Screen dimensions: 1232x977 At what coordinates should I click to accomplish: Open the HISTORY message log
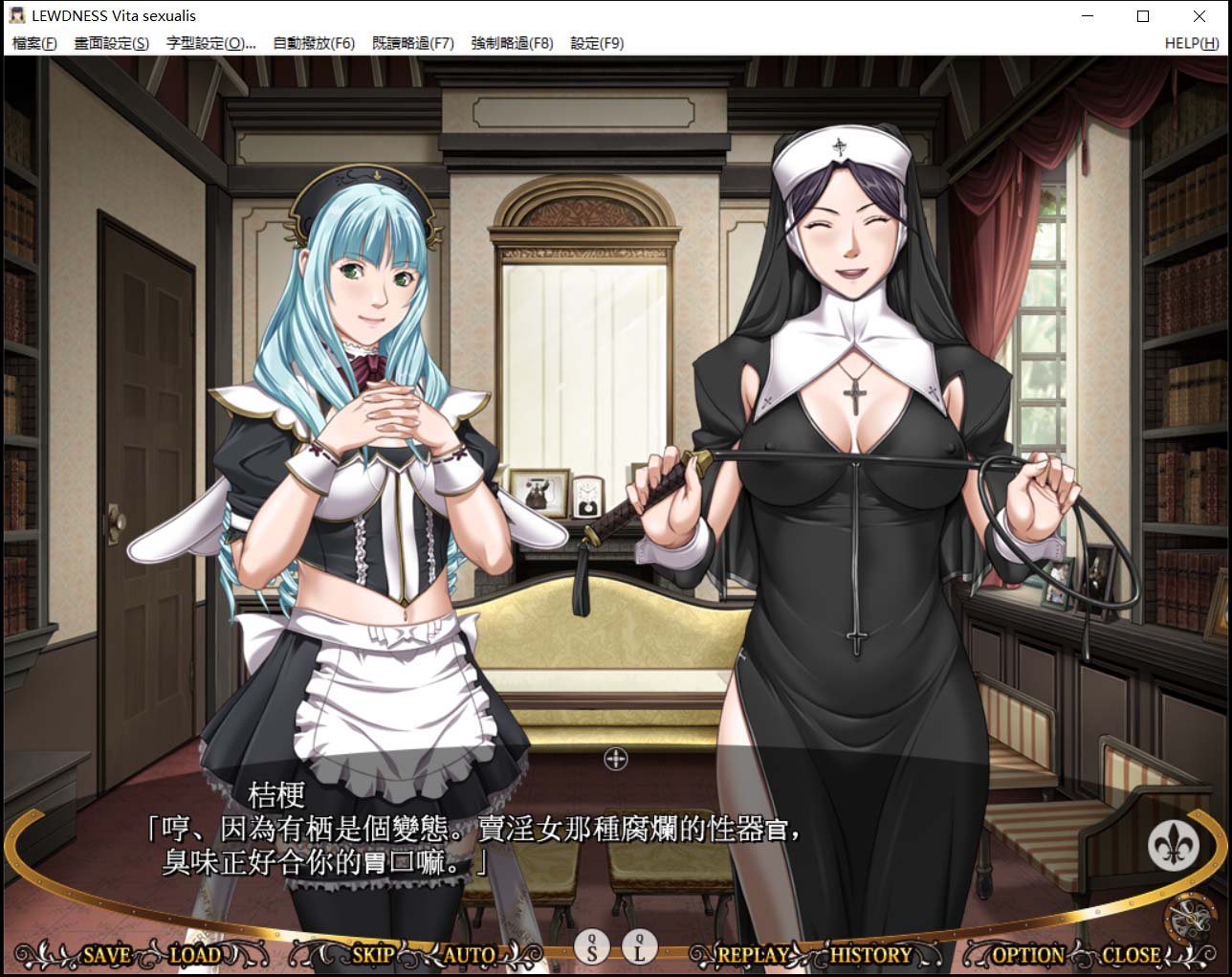[871, 954]
